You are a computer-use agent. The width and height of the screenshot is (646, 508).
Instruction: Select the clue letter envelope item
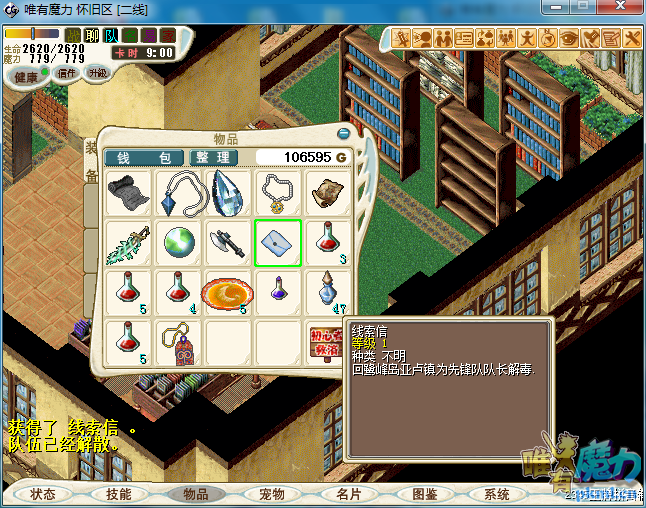(277, 243)
